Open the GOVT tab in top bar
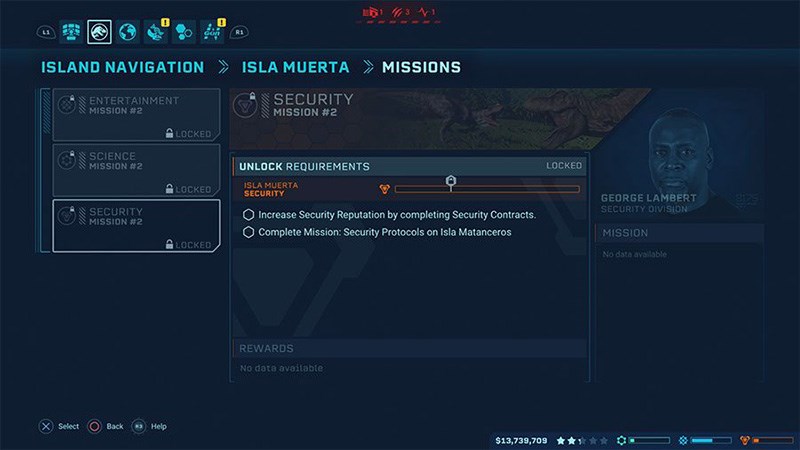Image resolution: width=800 pixels, height=450 pixels. tap(212, 33)
